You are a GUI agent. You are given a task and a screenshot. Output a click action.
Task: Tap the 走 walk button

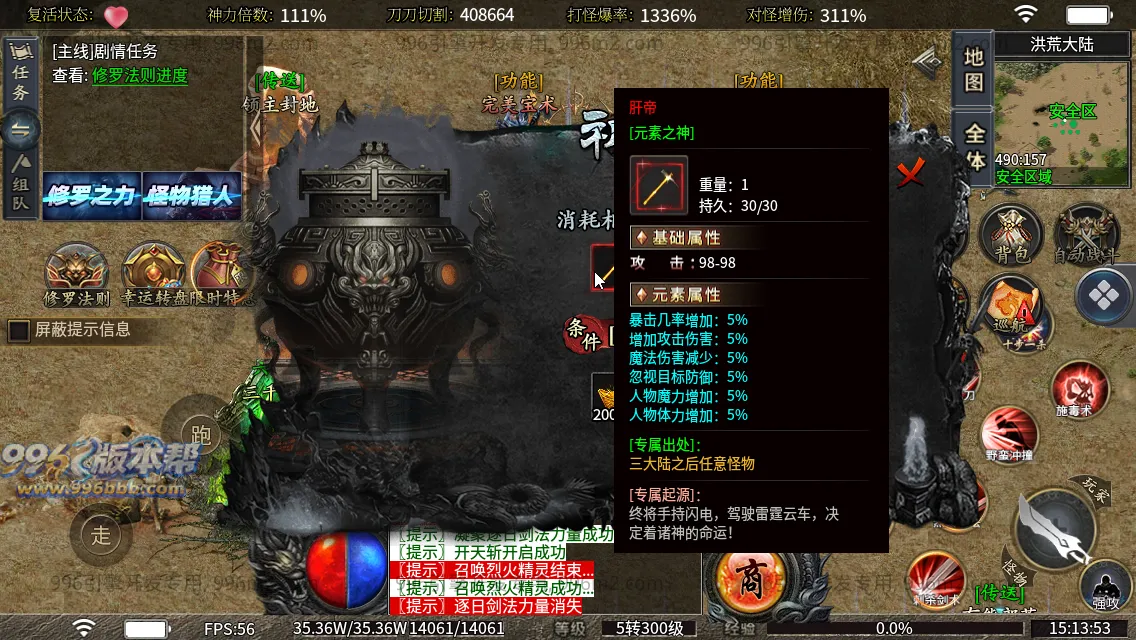(101, 533)
